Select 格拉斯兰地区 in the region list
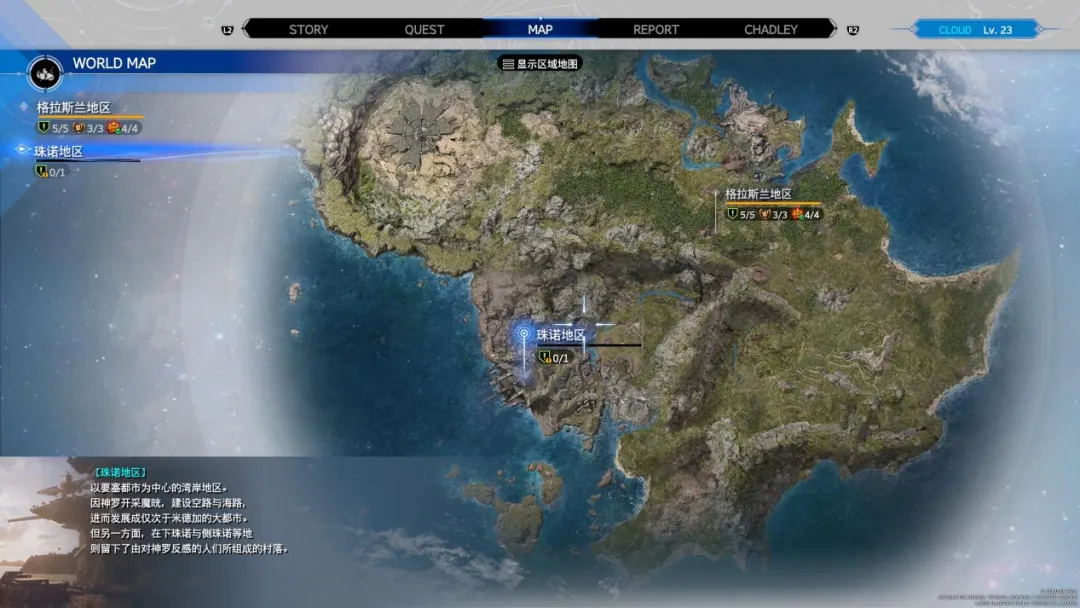This screenshot has width=1080, height=608. (x=73, y=107)
